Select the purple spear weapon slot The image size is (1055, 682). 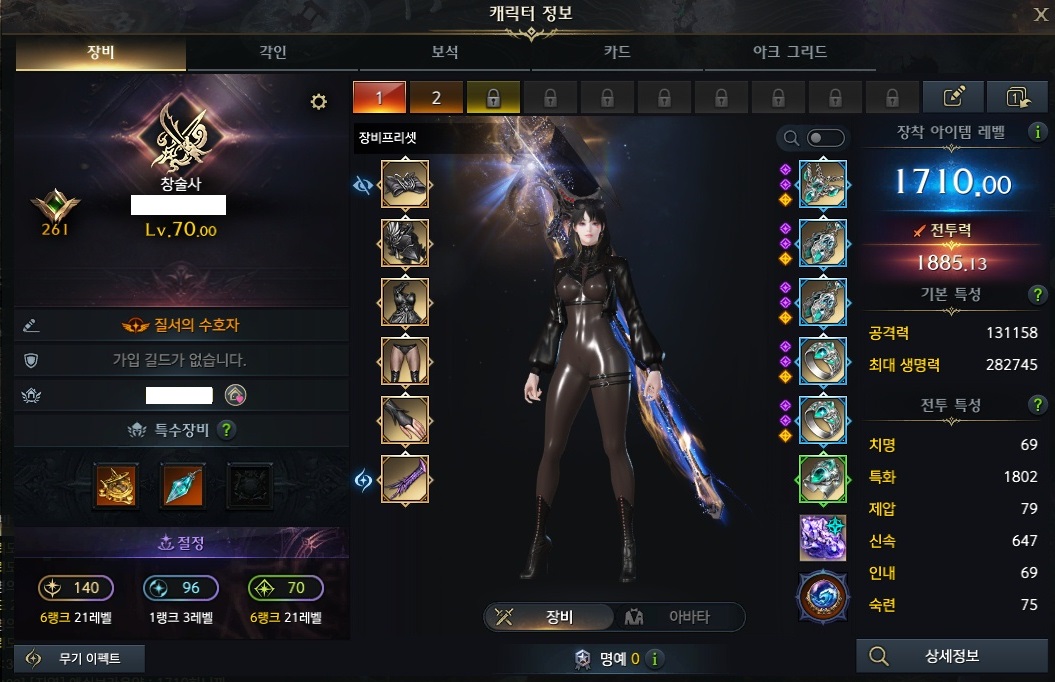pyautogui.click(x=405, y=480)
